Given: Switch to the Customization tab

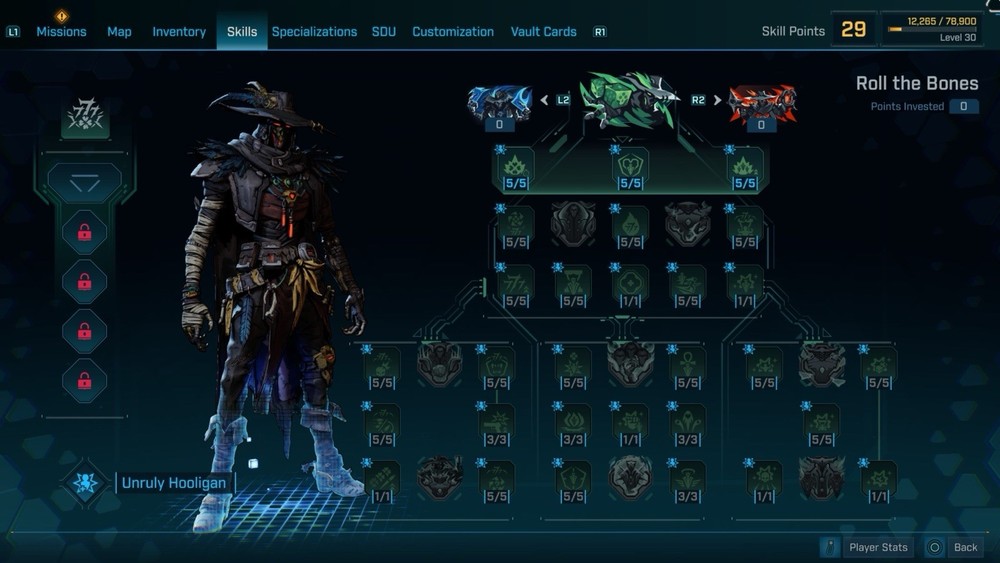Looking at the screenshot, I should pyautogui.click(x=453, y=31).
